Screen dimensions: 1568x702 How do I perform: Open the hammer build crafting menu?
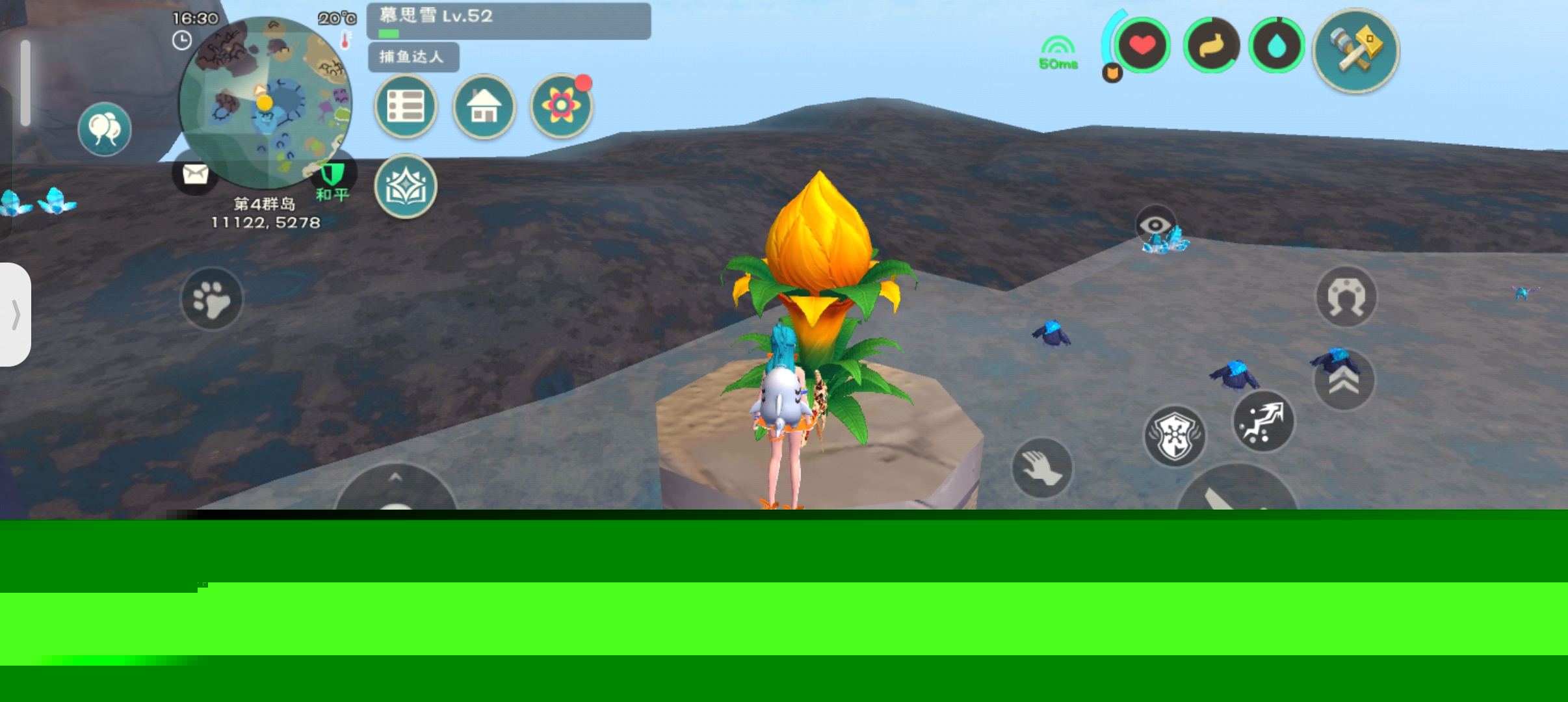point(1356,51)
